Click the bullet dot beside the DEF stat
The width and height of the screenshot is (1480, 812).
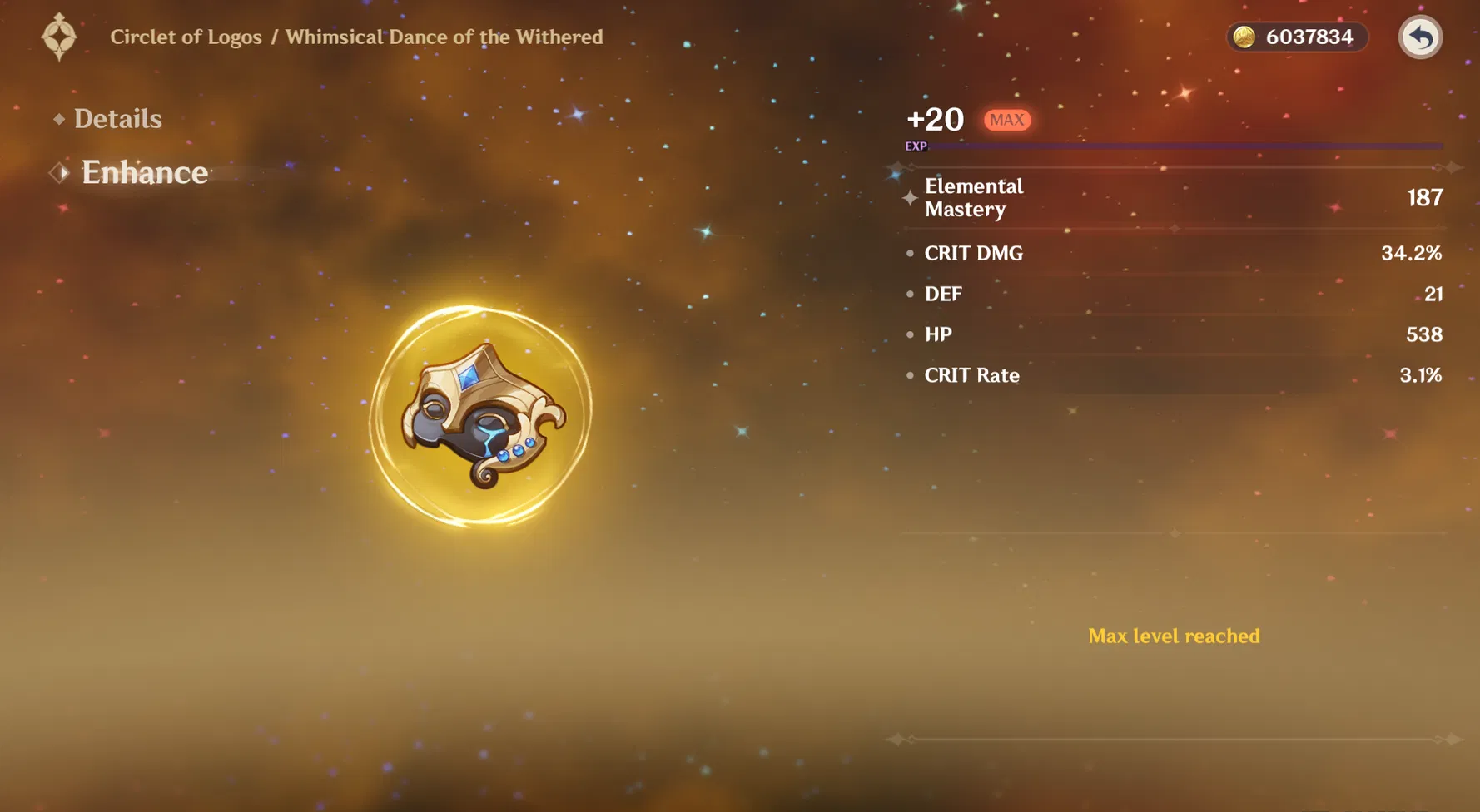tap(910, 294)
